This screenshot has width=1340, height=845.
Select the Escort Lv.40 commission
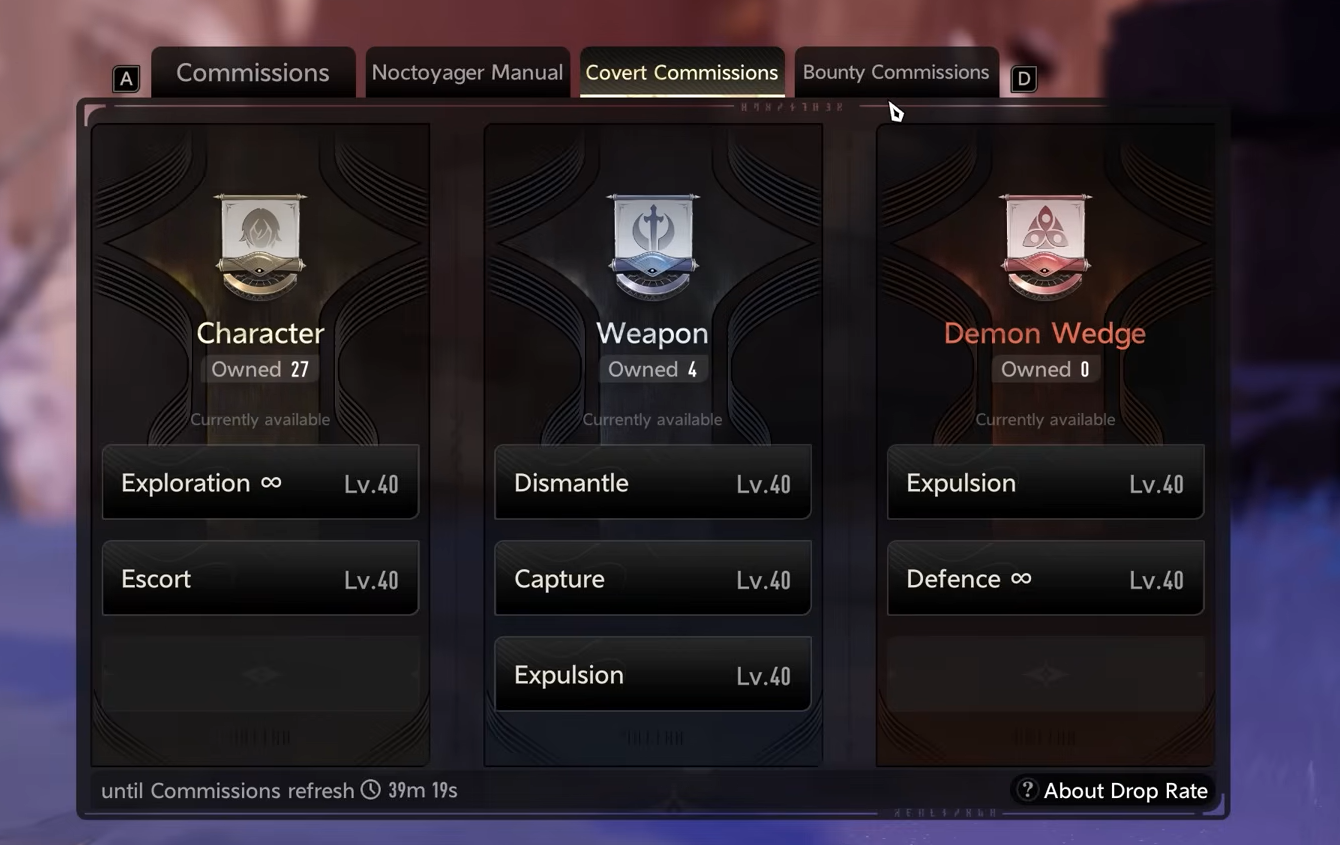260,578
